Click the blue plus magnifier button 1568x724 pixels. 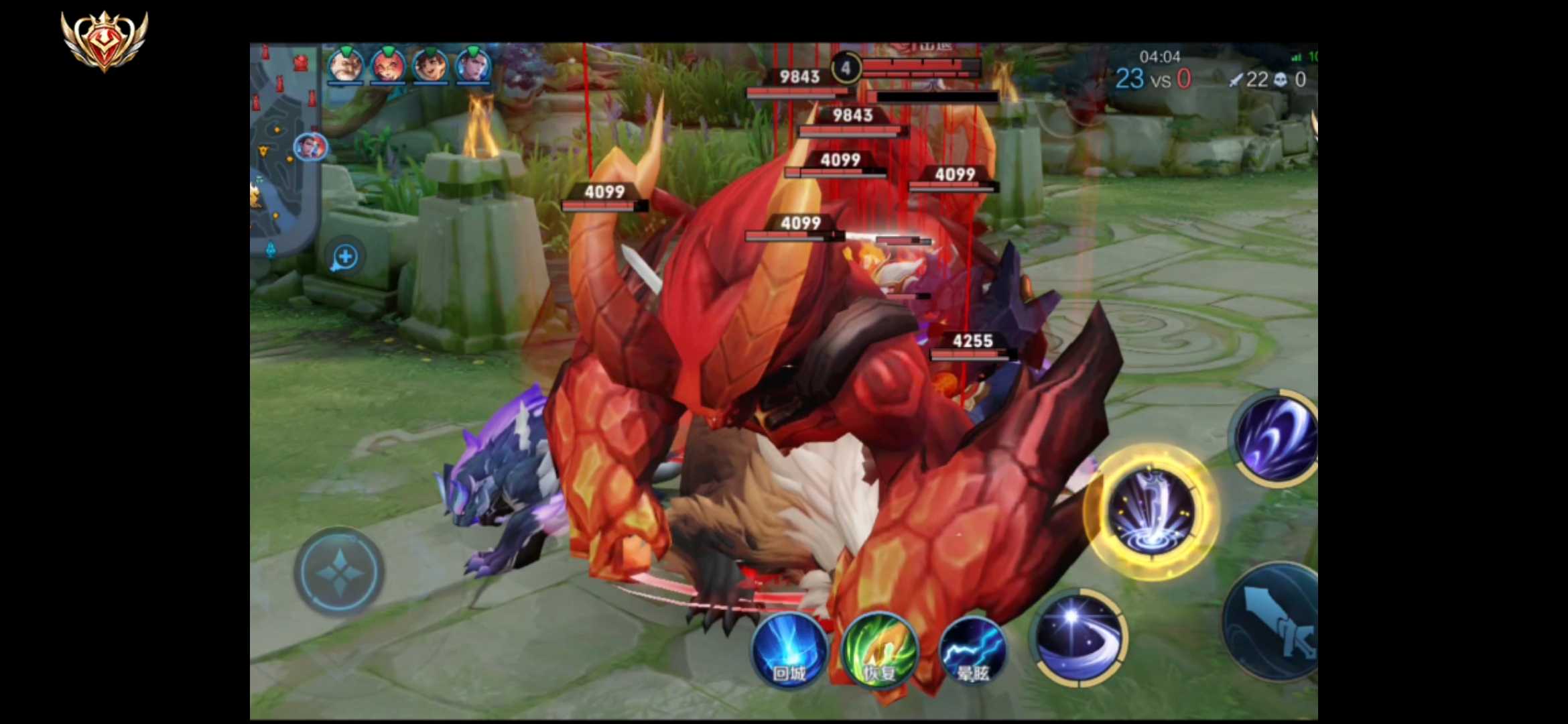coord(345,257)
